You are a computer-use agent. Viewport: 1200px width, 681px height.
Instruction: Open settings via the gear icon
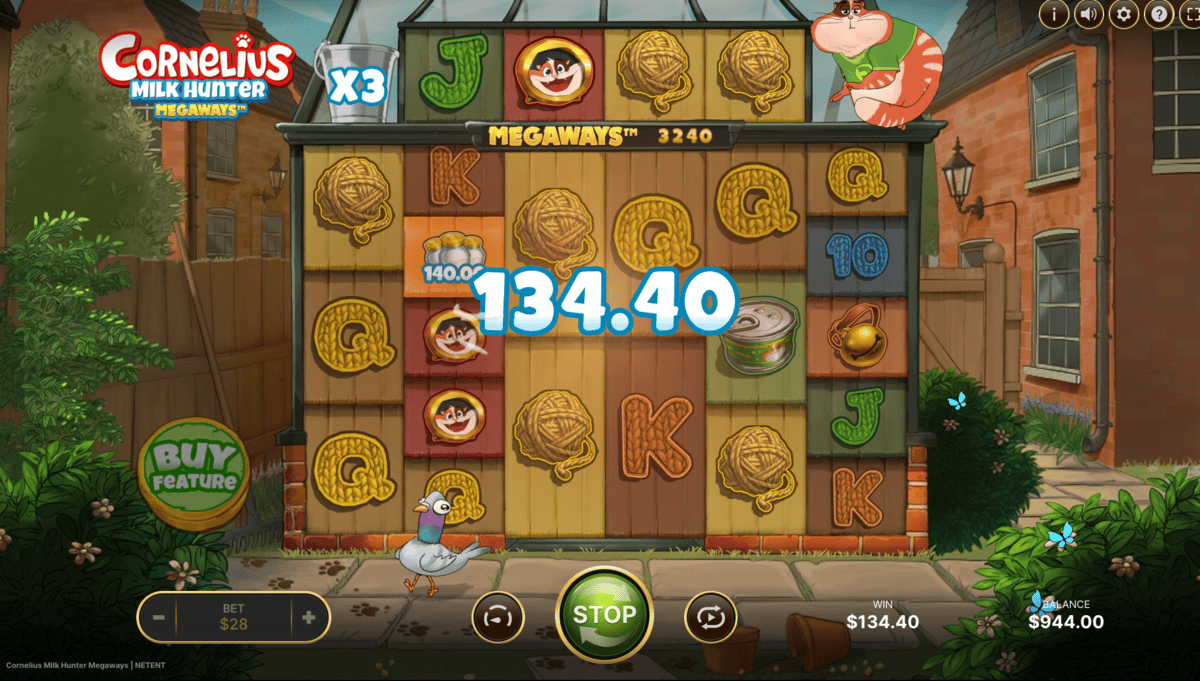click(x=1124, y=14)
